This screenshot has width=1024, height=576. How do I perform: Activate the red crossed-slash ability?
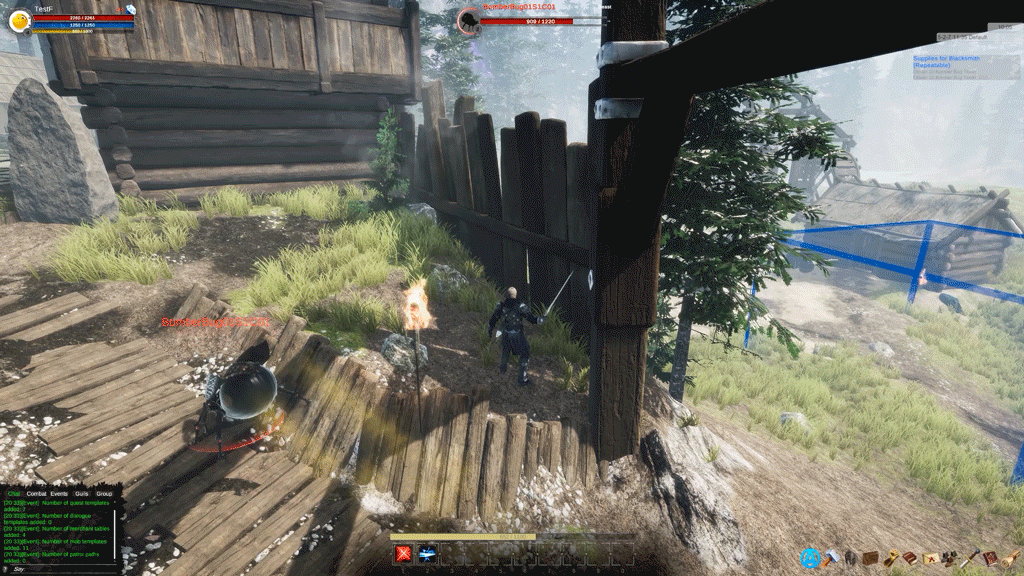click(404, 553)
